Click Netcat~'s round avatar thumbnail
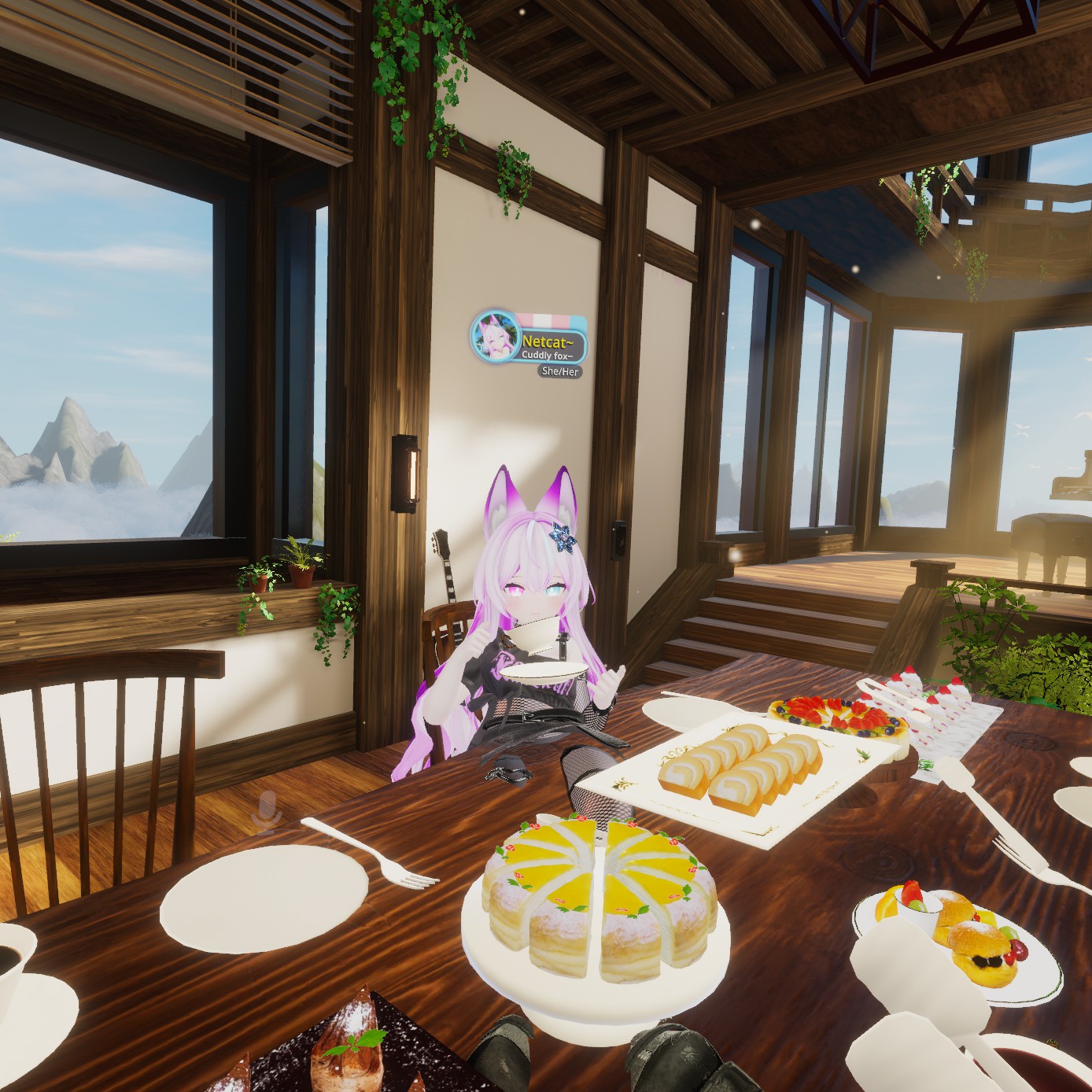 point(494,337)
